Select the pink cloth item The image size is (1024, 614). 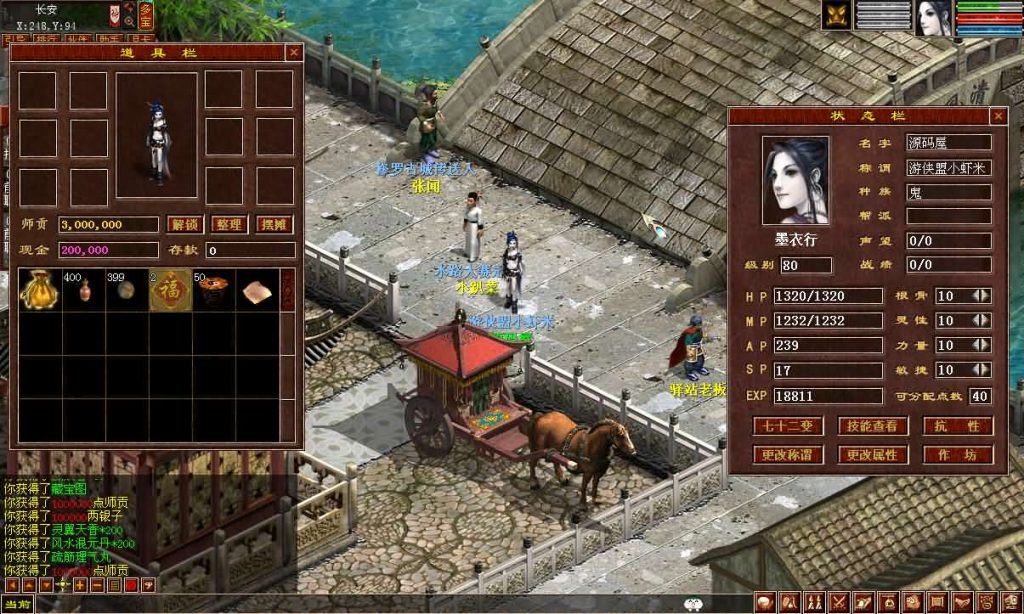point(257,289)
